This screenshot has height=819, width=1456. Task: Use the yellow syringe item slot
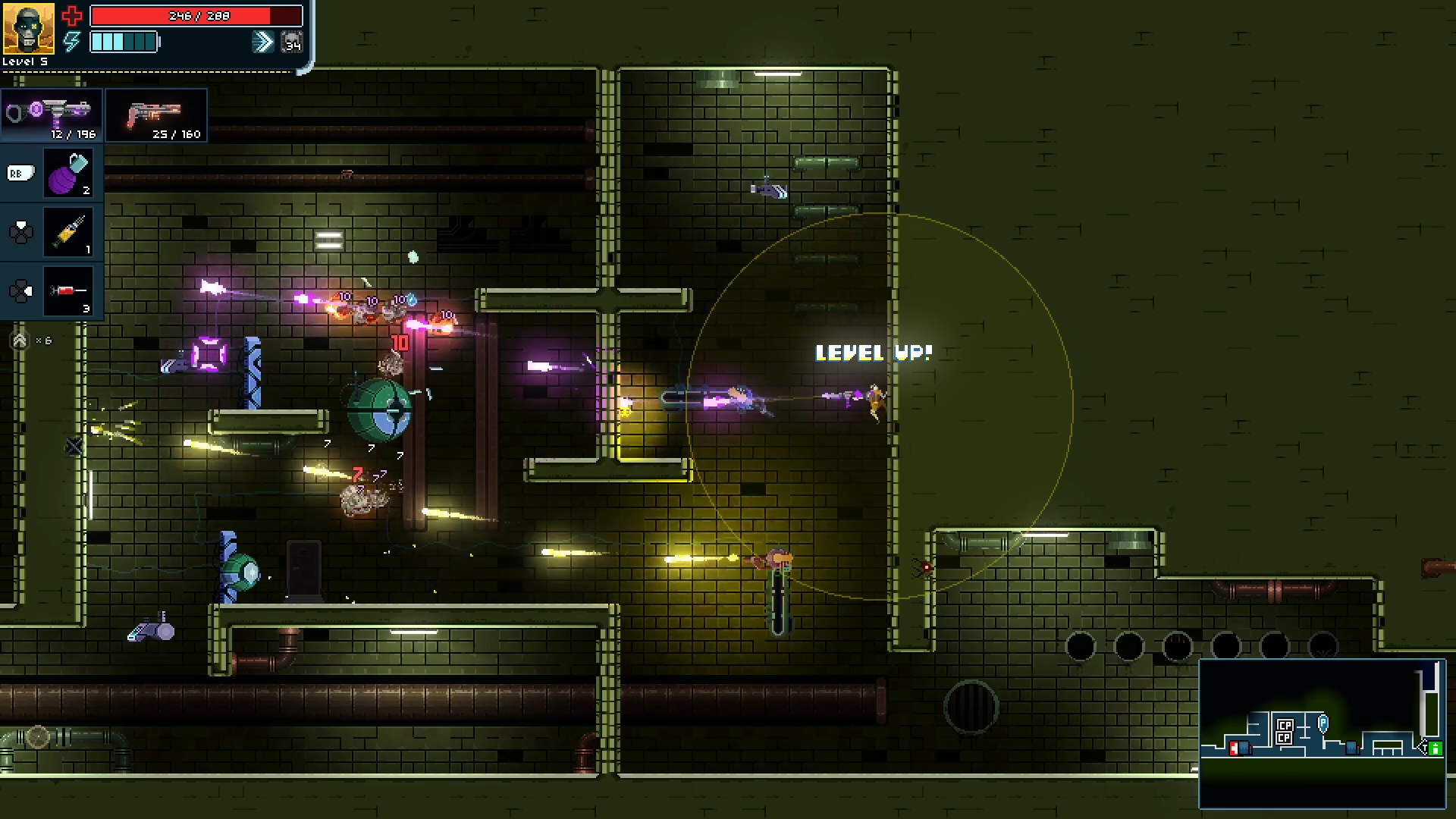[x=69, y=232]
